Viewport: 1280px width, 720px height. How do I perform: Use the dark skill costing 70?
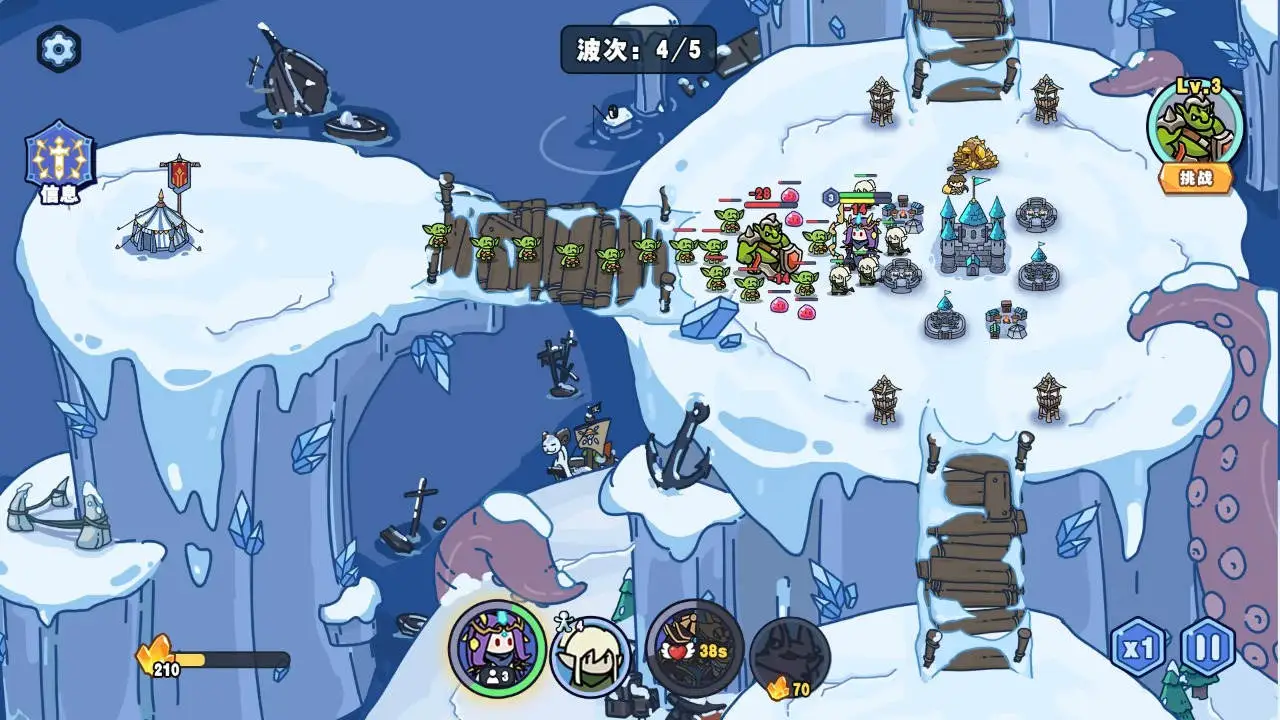click(x=790, y=657)
